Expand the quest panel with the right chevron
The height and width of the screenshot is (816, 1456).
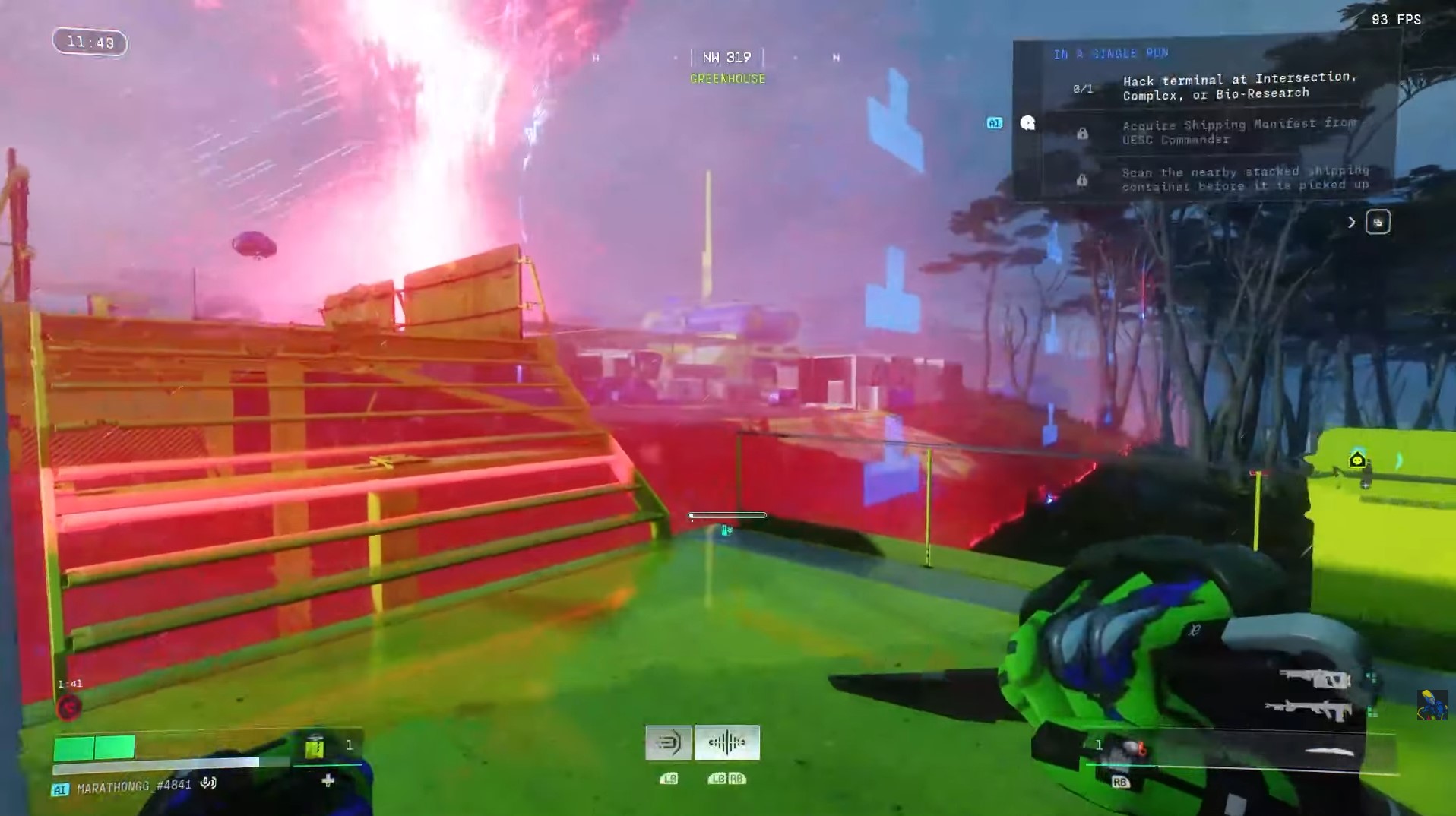(x=1352, y=222)
